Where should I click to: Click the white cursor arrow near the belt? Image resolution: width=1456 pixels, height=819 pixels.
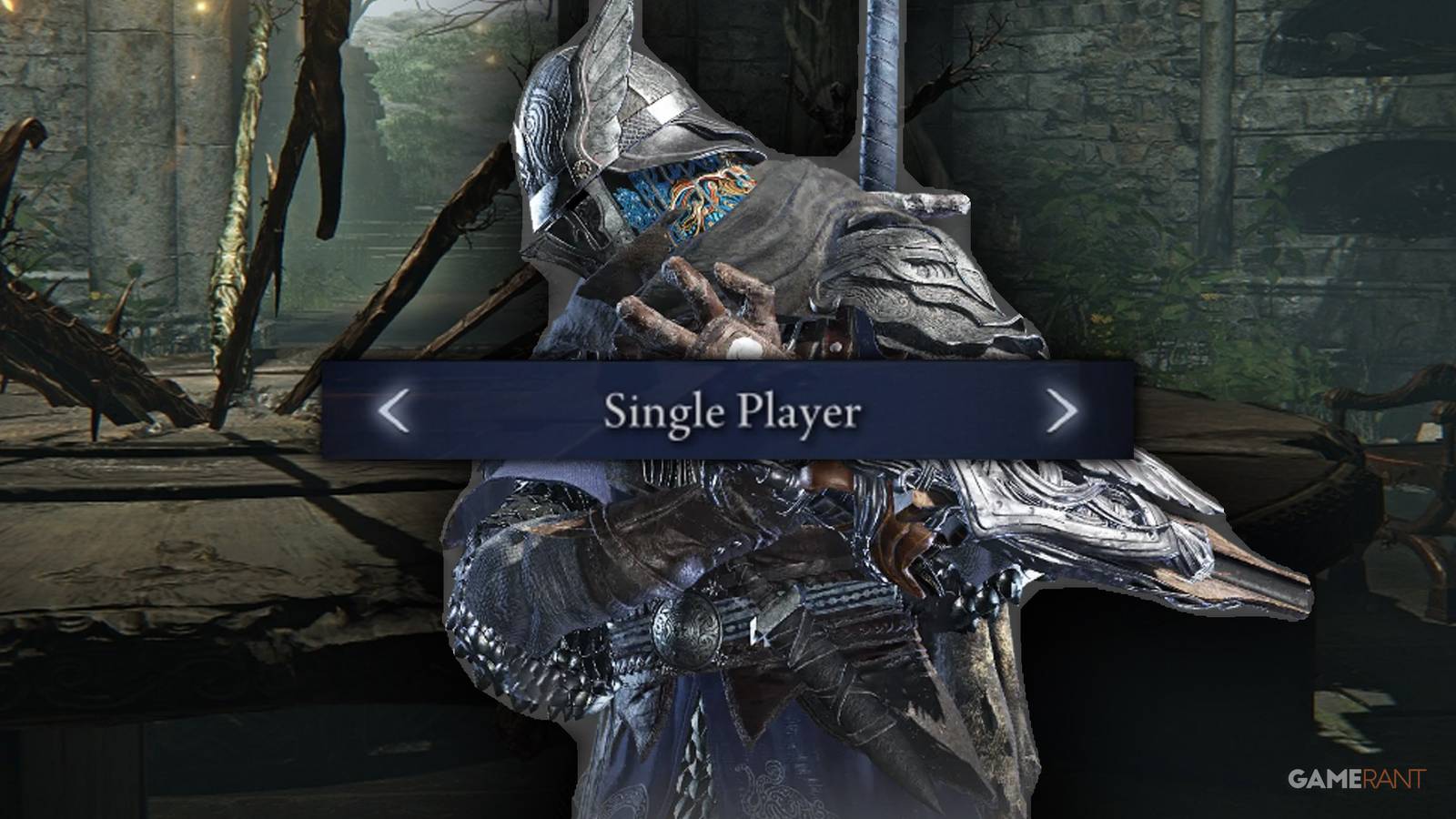coord(758,631)
